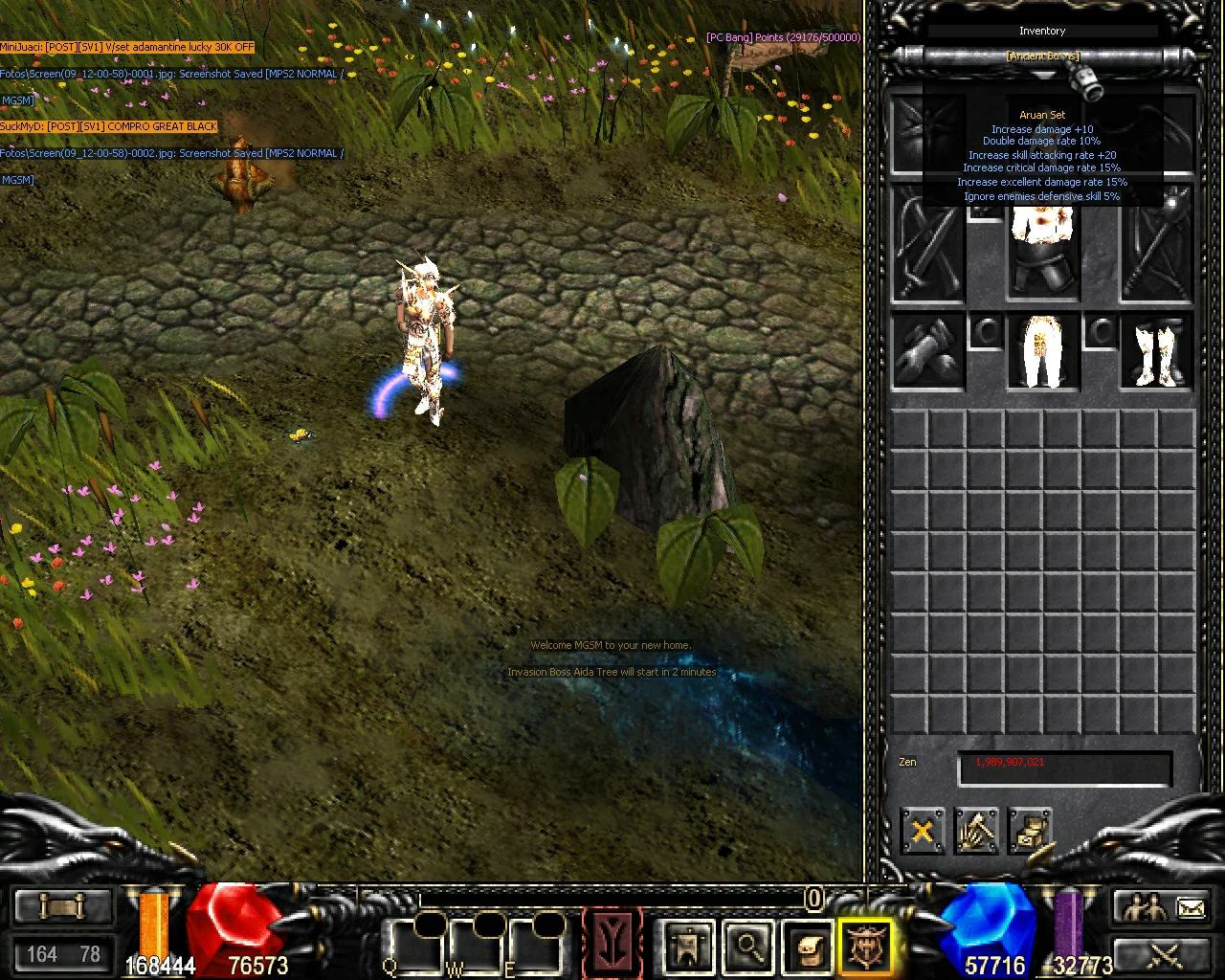
Task: Click the repair hammer icon in the inventory panel
Action: 977,832
